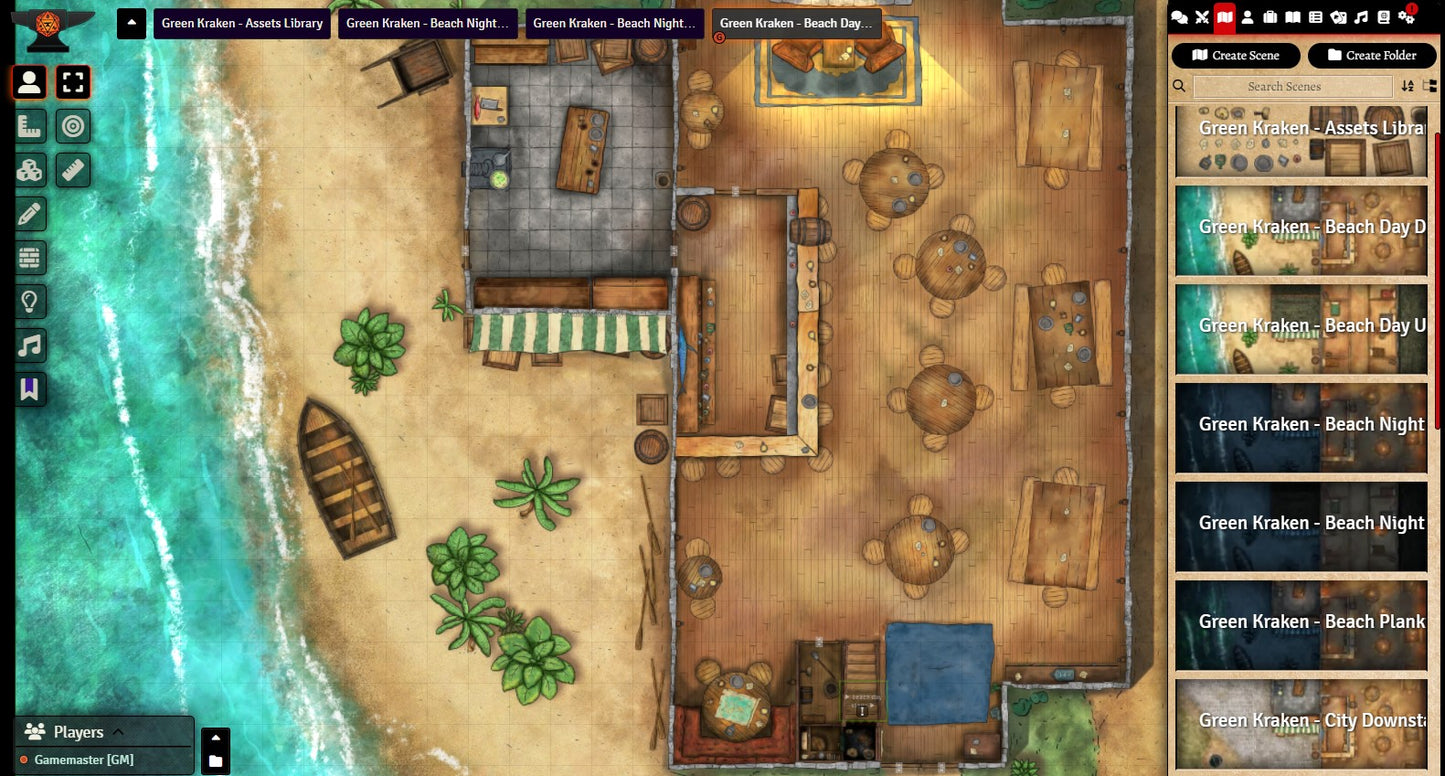Screen dimensions: 1445x776
Task: Create a new scene folder
Action: point(1372,55)
